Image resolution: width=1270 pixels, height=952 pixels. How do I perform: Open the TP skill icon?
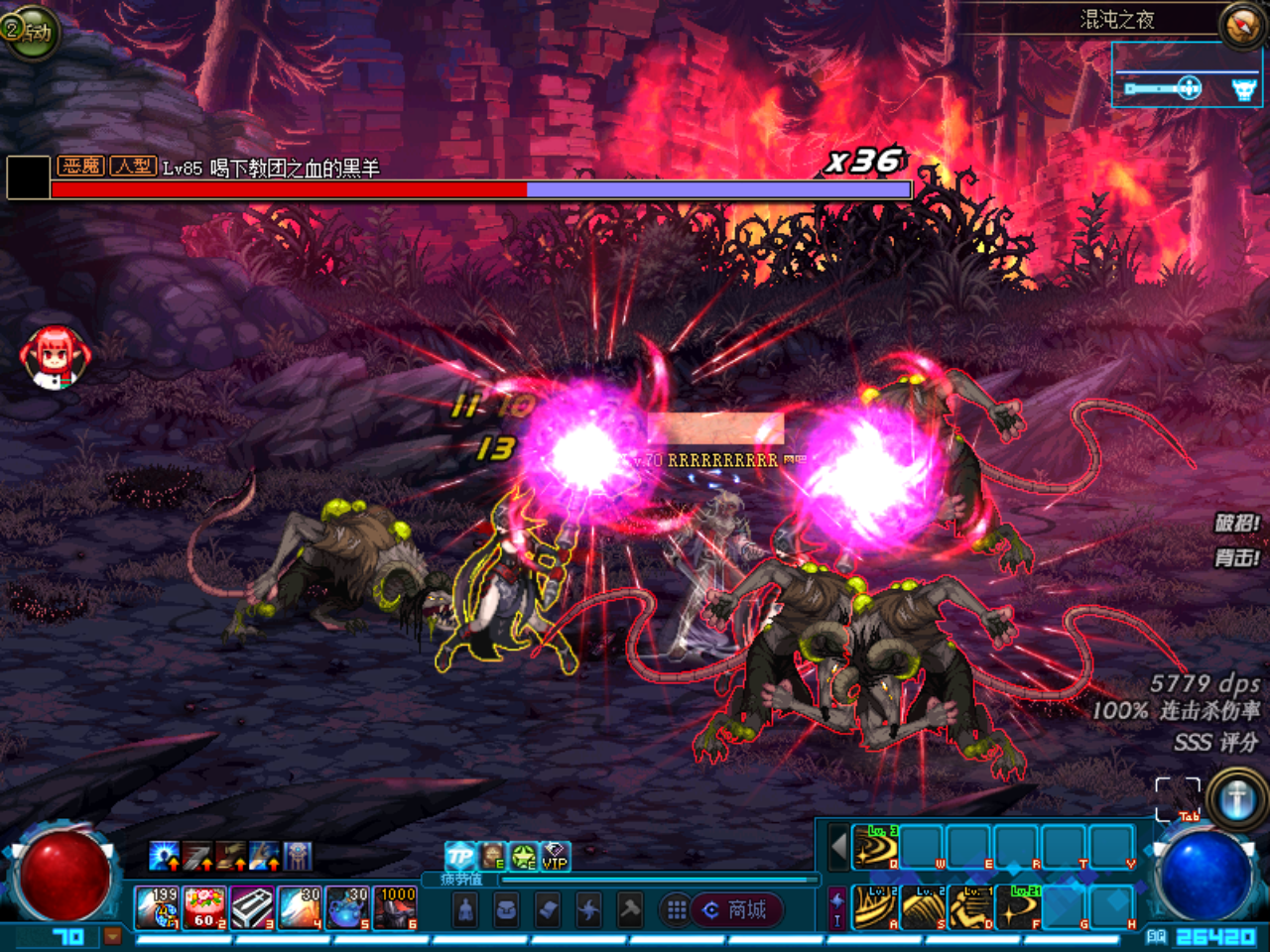(458, 855)
